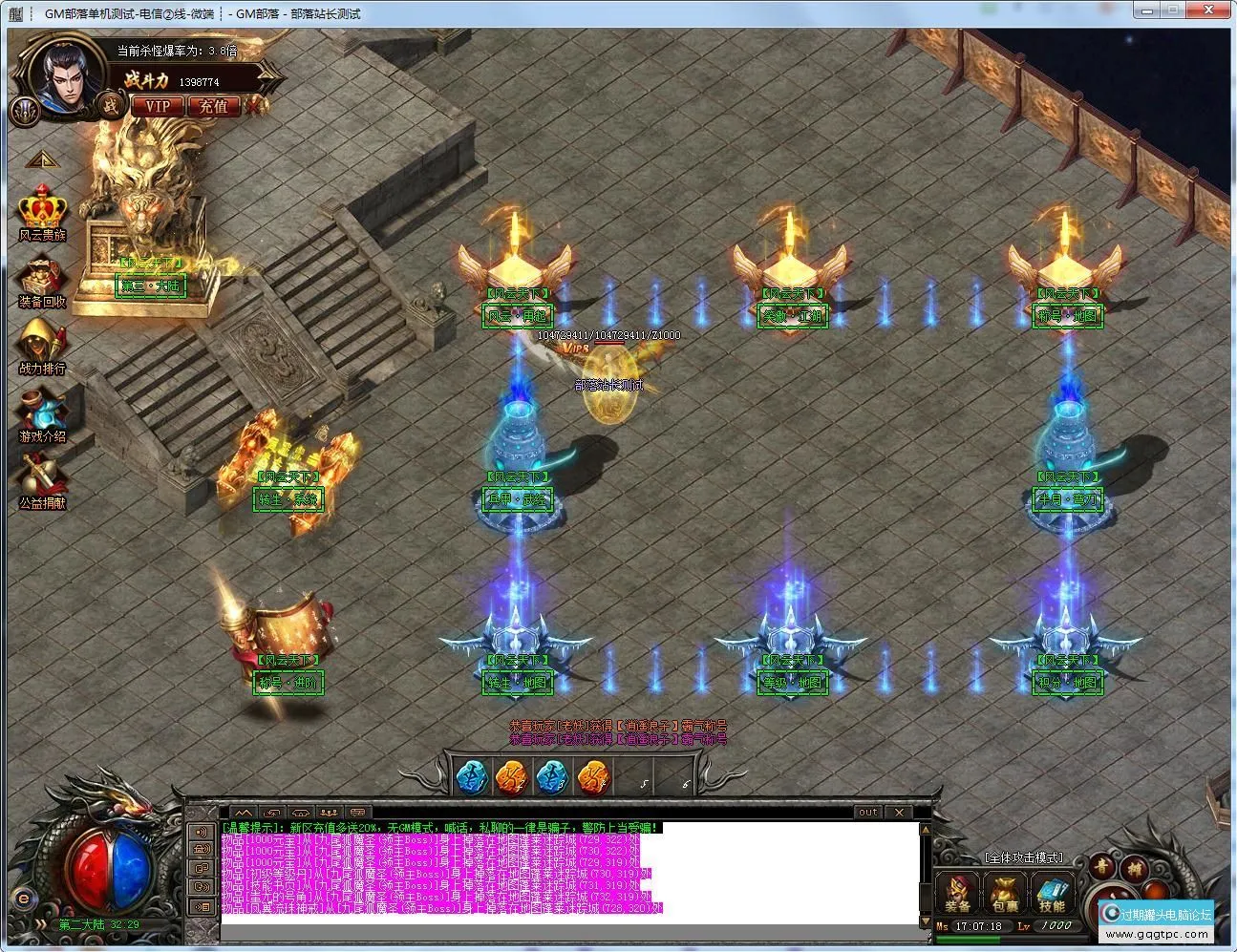
Task: Use the orange rune in hotbar slot 2
Action: [x=512, y=778]
